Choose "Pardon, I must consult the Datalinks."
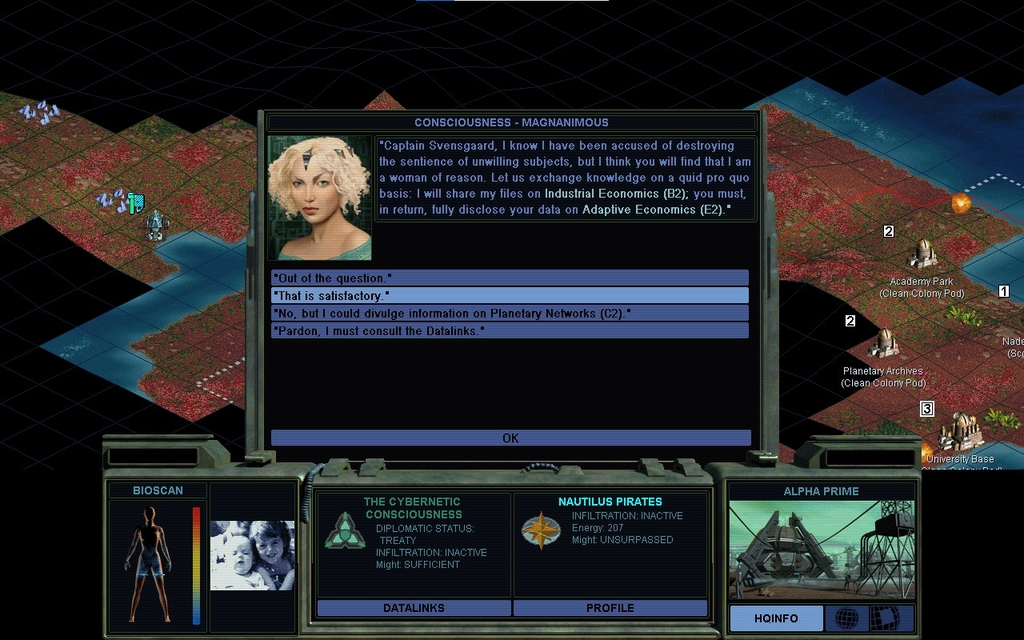1024x640 pixels. 509,330
